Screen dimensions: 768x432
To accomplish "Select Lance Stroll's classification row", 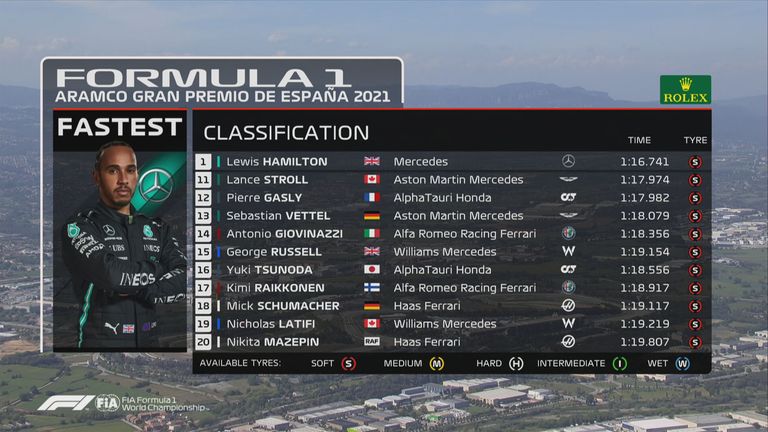I will [450, 179].
